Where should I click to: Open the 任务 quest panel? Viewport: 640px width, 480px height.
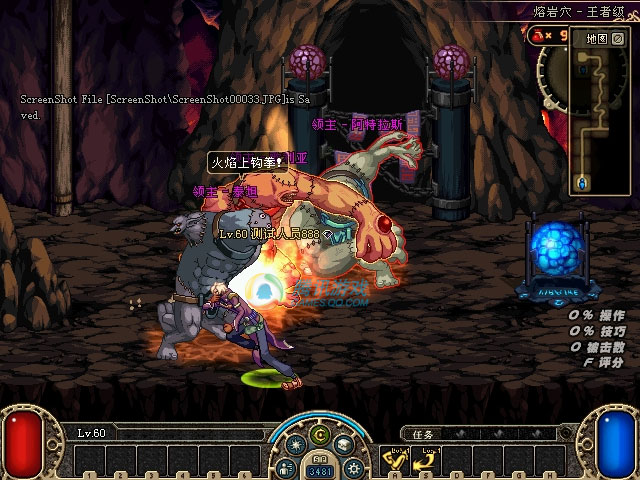point(424,434)
